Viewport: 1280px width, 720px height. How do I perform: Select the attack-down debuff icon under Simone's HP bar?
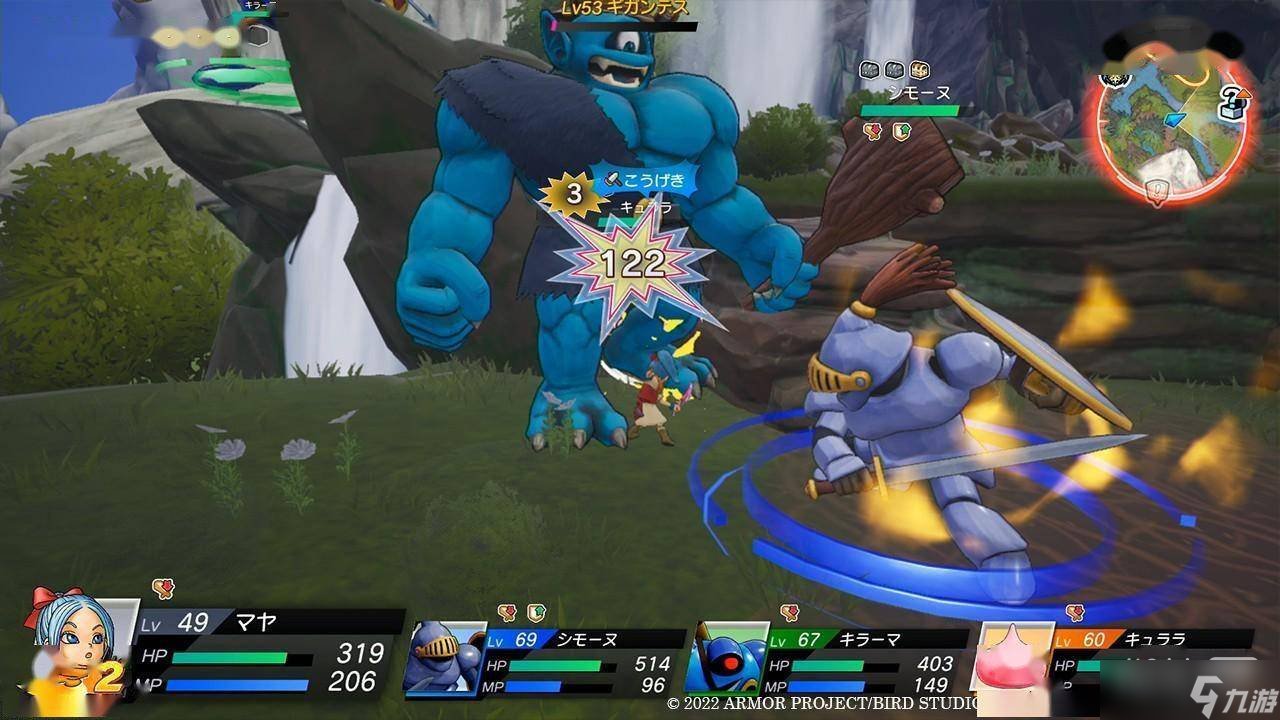click(x=871, y=129)
